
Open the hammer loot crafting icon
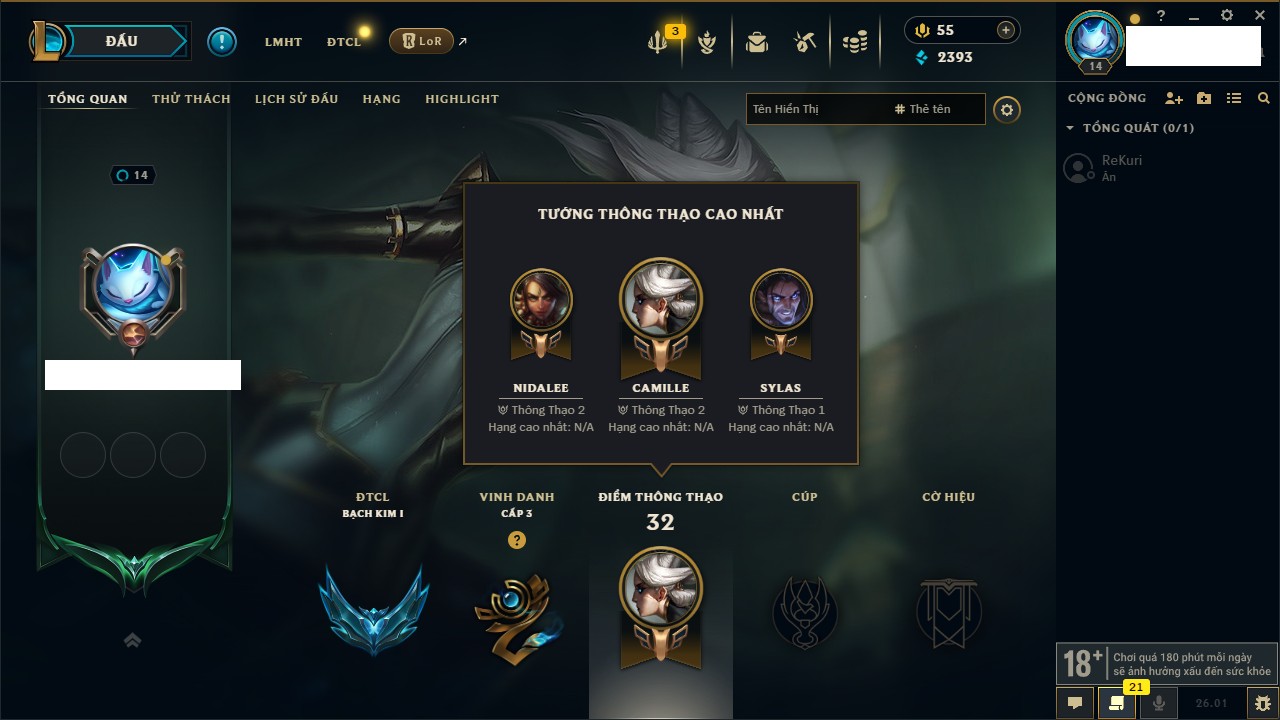point(805,42)
